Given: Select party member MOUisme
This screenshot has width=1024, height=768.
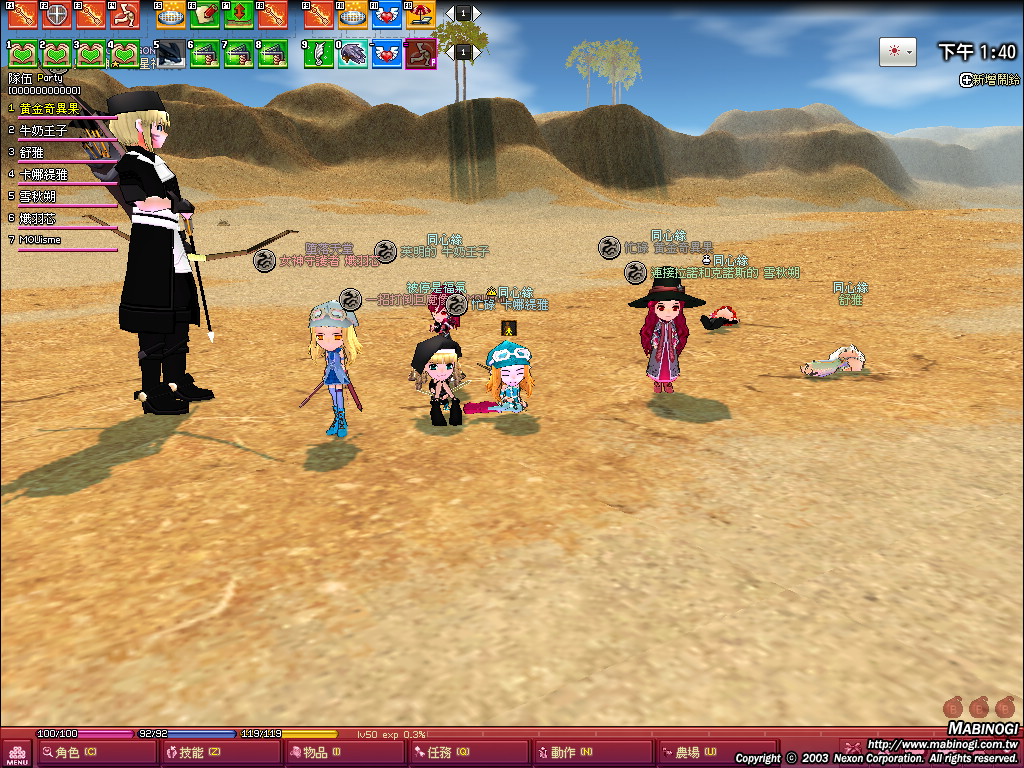Looking at the screenshot, I should [40, 240].
